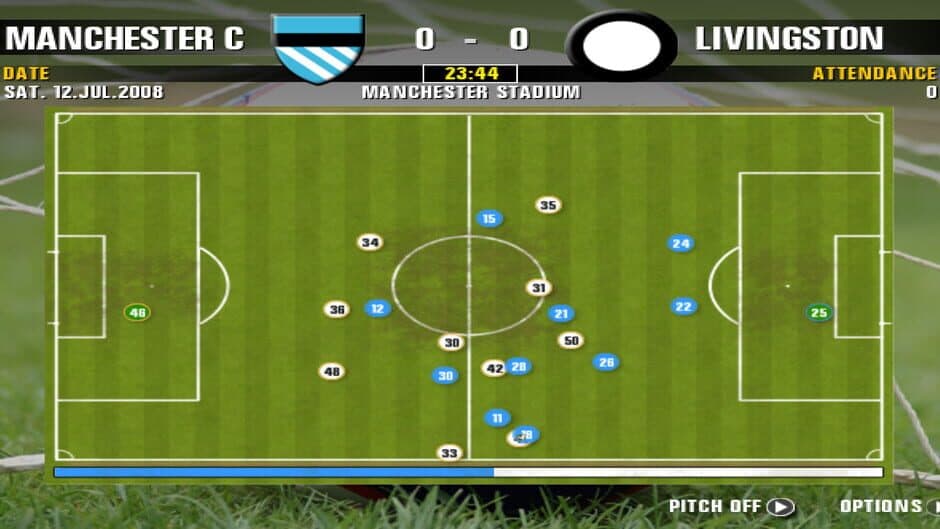The image size is (940, 529).
Task: Select blue player marker number 26
Action: (606, 362)
